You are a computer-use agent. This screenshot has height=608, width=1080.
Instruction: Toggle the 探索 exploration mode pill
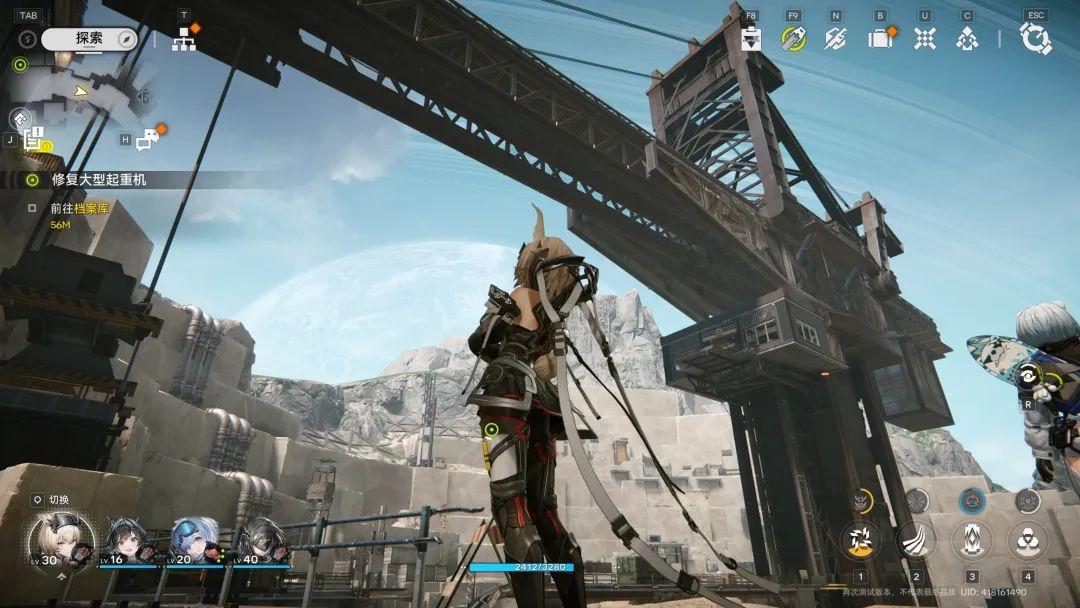pyautogui.click(x=89, y=38)
